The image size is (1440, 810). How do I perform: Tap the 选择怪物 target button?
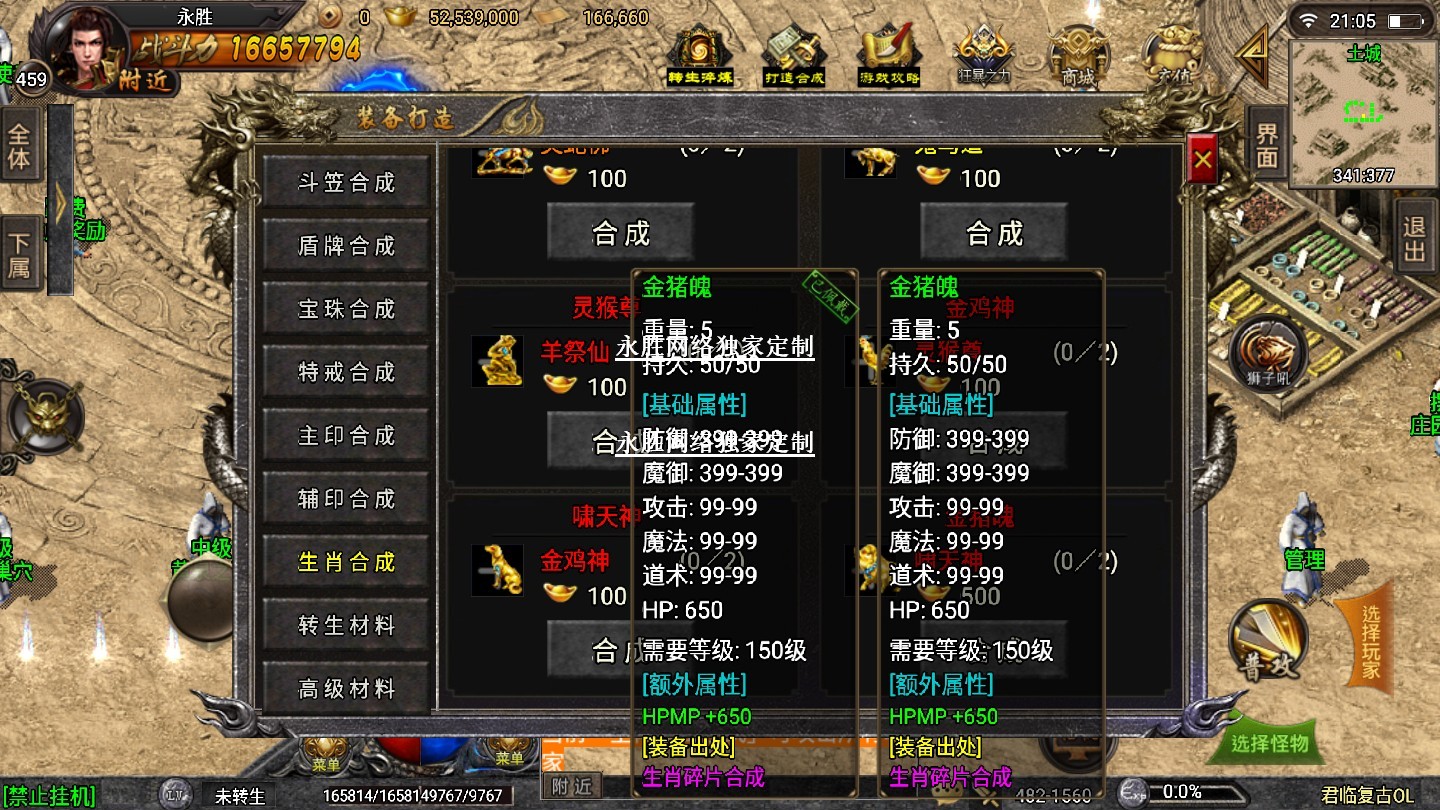point(1269,743)
